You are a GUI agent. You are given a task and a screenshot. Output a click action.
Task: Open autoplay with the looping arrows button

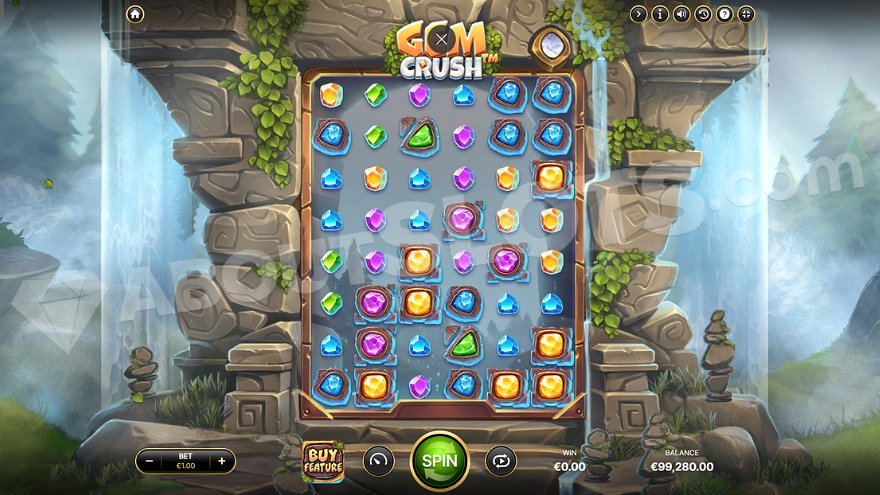(x=500, y=461)
